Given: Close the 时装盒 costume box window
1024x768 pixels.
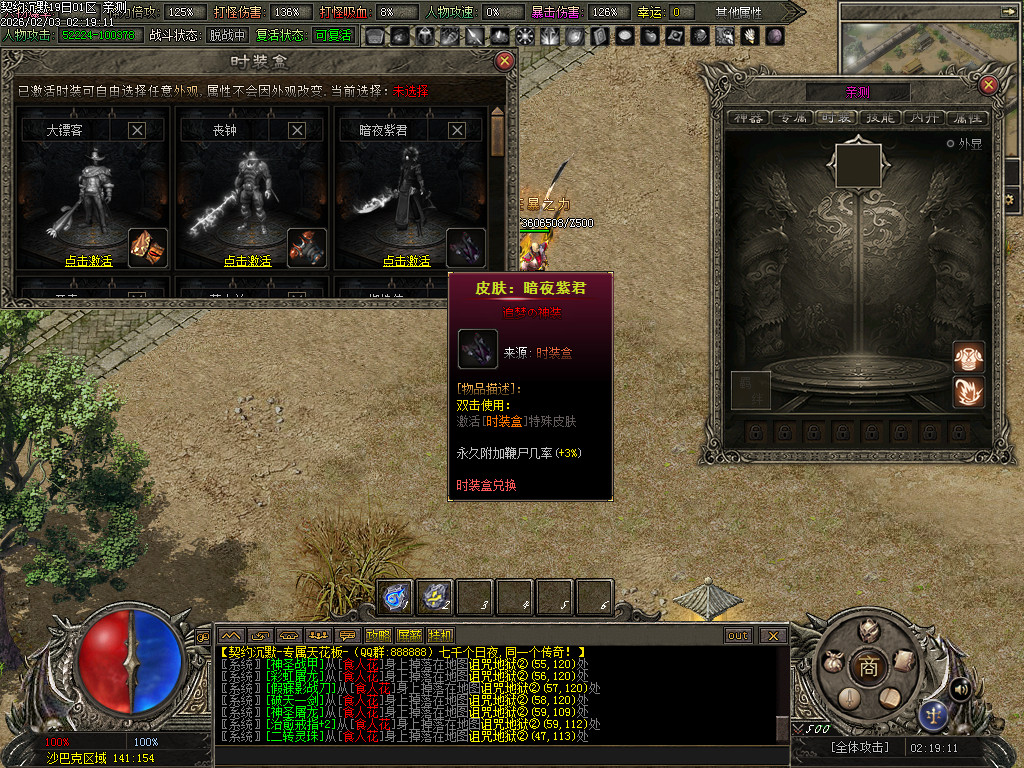Looking at the screenshot, I should pos(505,61).
